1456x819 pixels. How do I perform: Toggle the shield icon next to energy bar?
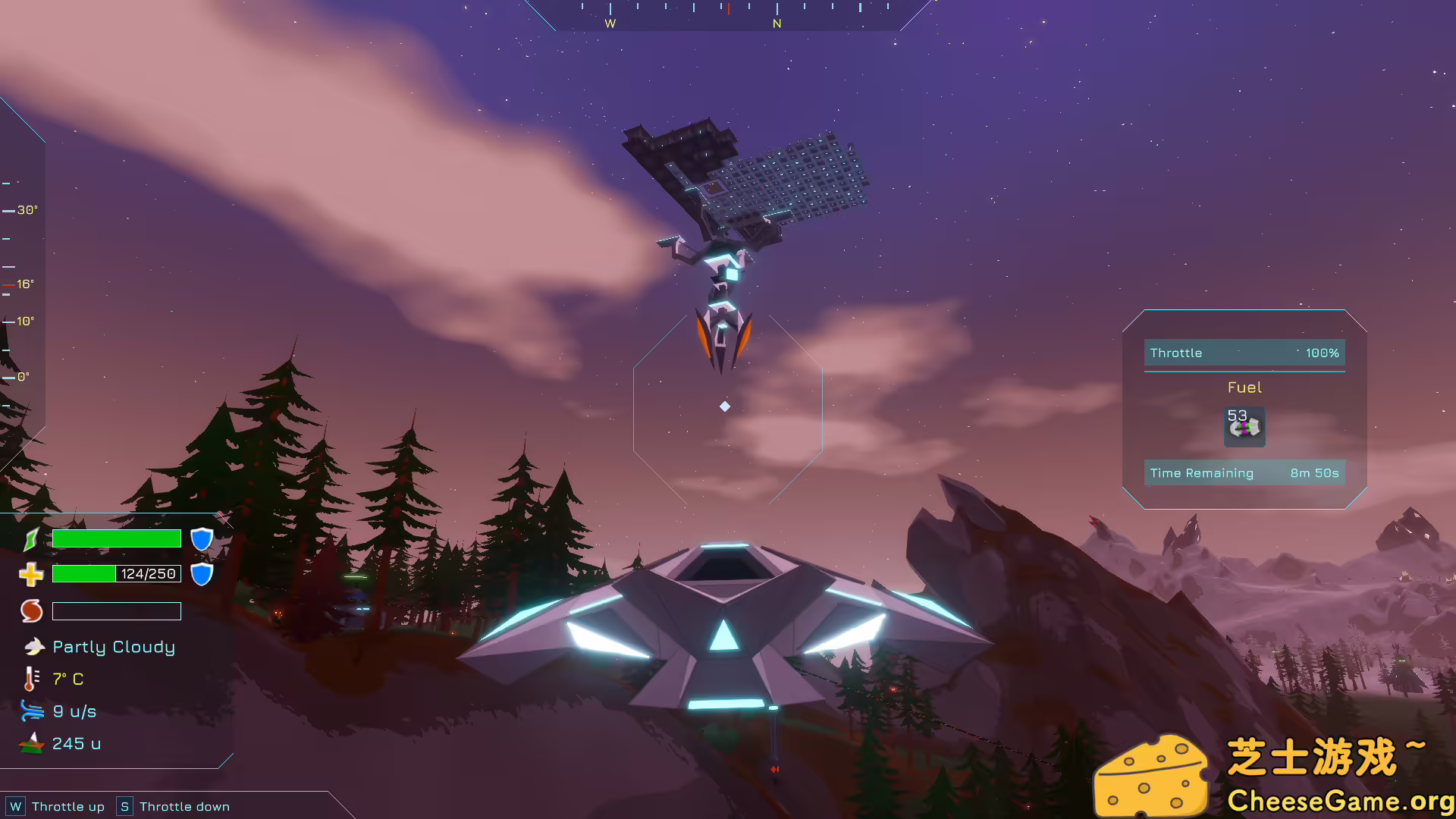(x=200, y=538)
